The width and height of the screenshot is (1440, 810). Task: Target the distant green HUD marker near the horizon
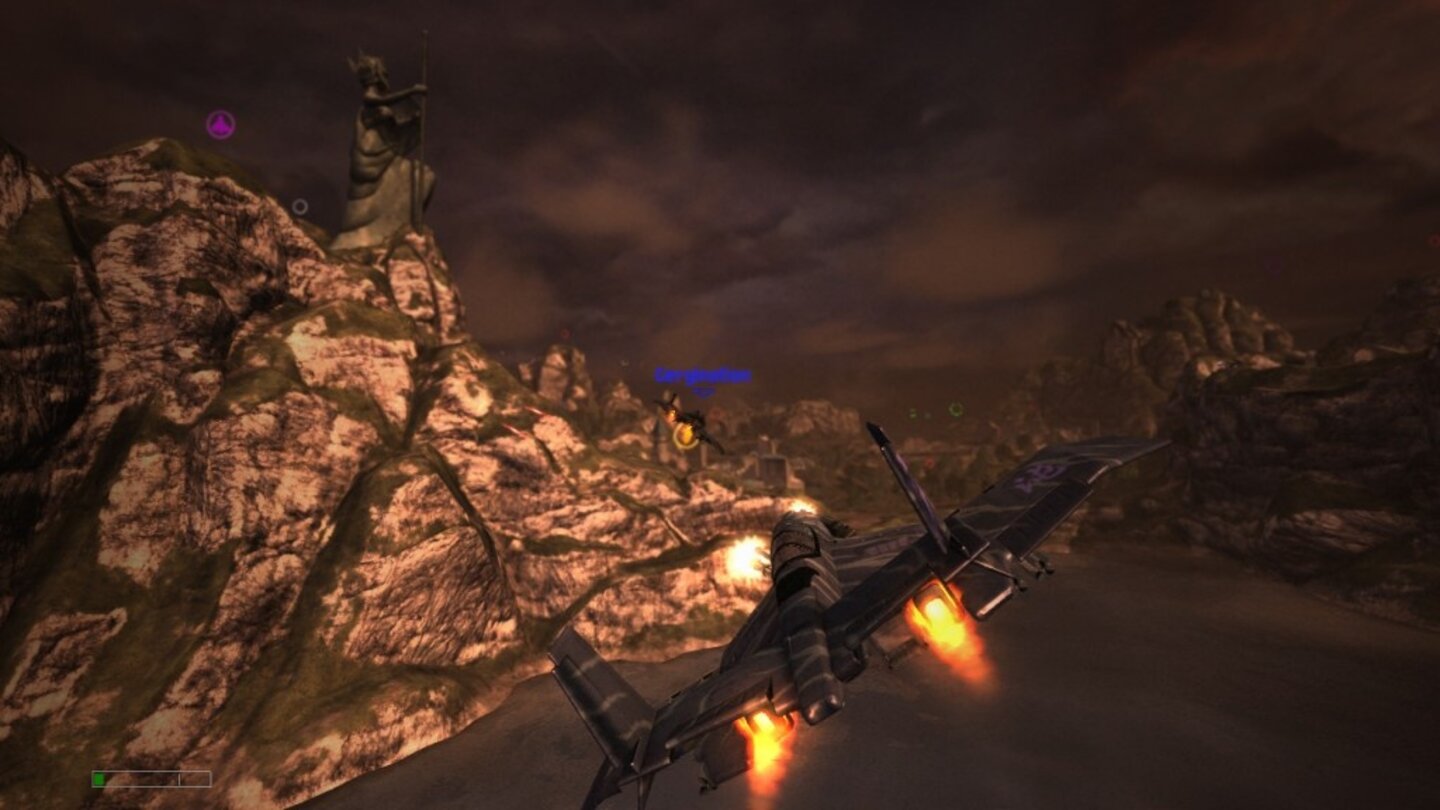955,409
